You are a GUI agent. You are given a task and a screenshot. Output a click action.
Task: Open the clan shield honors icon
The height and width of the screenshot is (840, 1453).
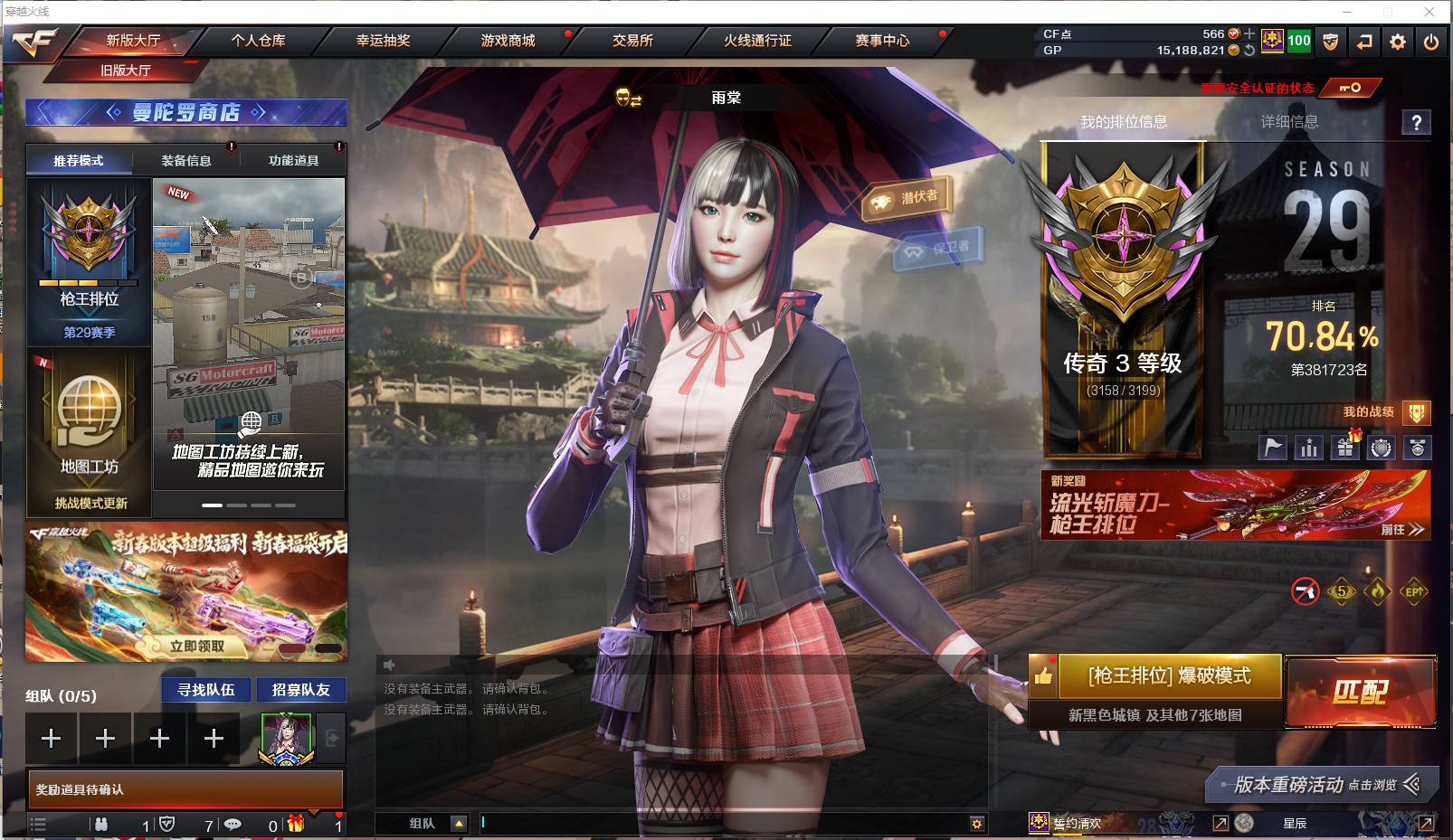[x=1382, y=447]
